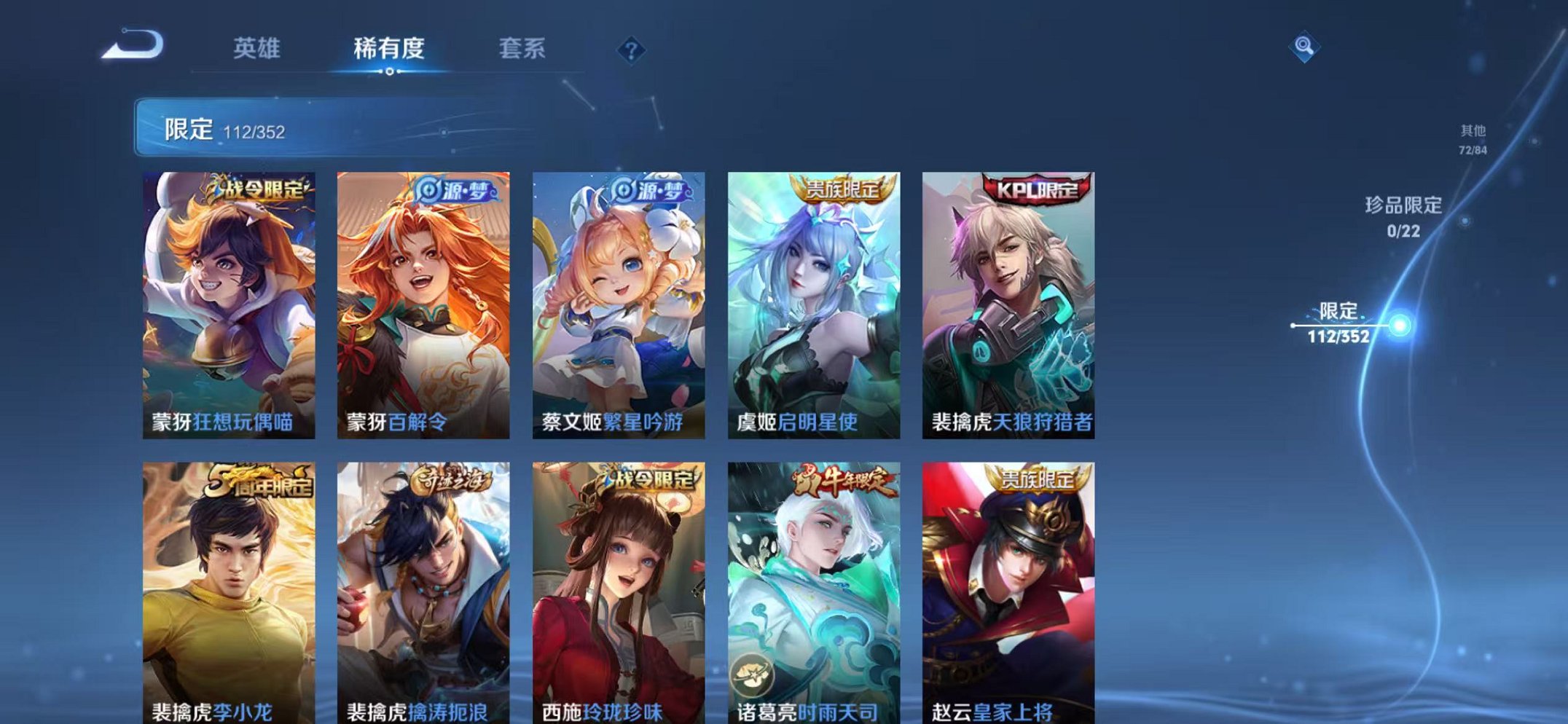Click the 贵族限定 banner on 虞姬 skin
The width and height of the screenshot is (1568, 724).
coord(838,188)
